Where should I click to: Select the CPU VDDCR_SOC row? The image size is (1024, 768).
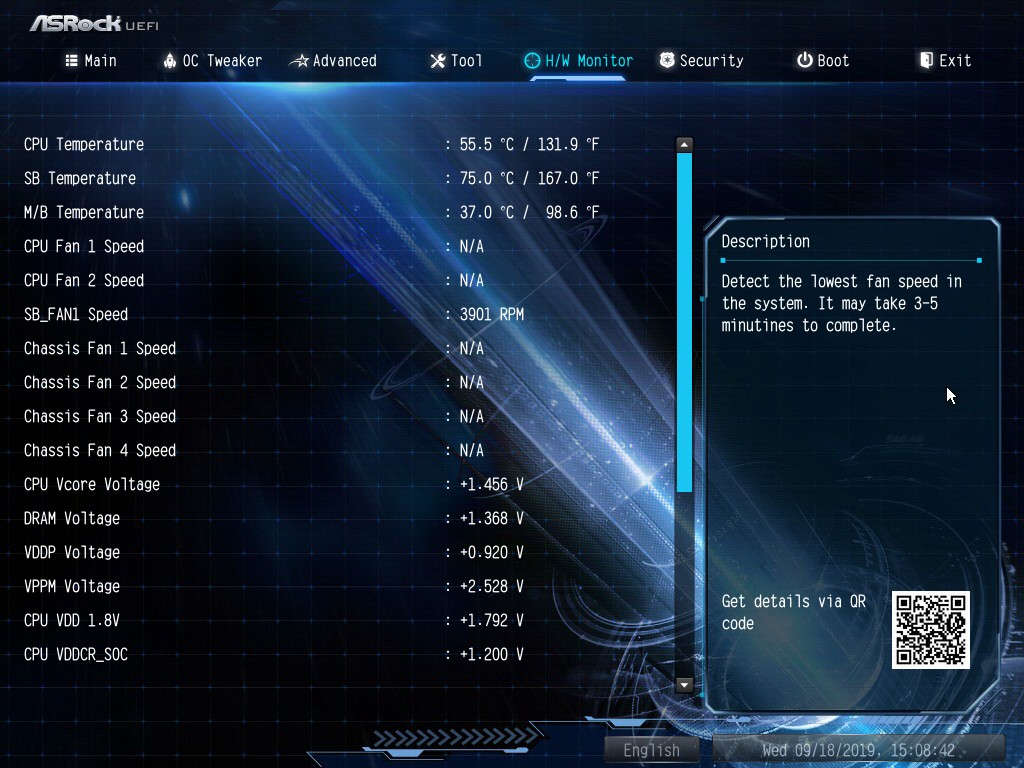click(x=76, y=654)
